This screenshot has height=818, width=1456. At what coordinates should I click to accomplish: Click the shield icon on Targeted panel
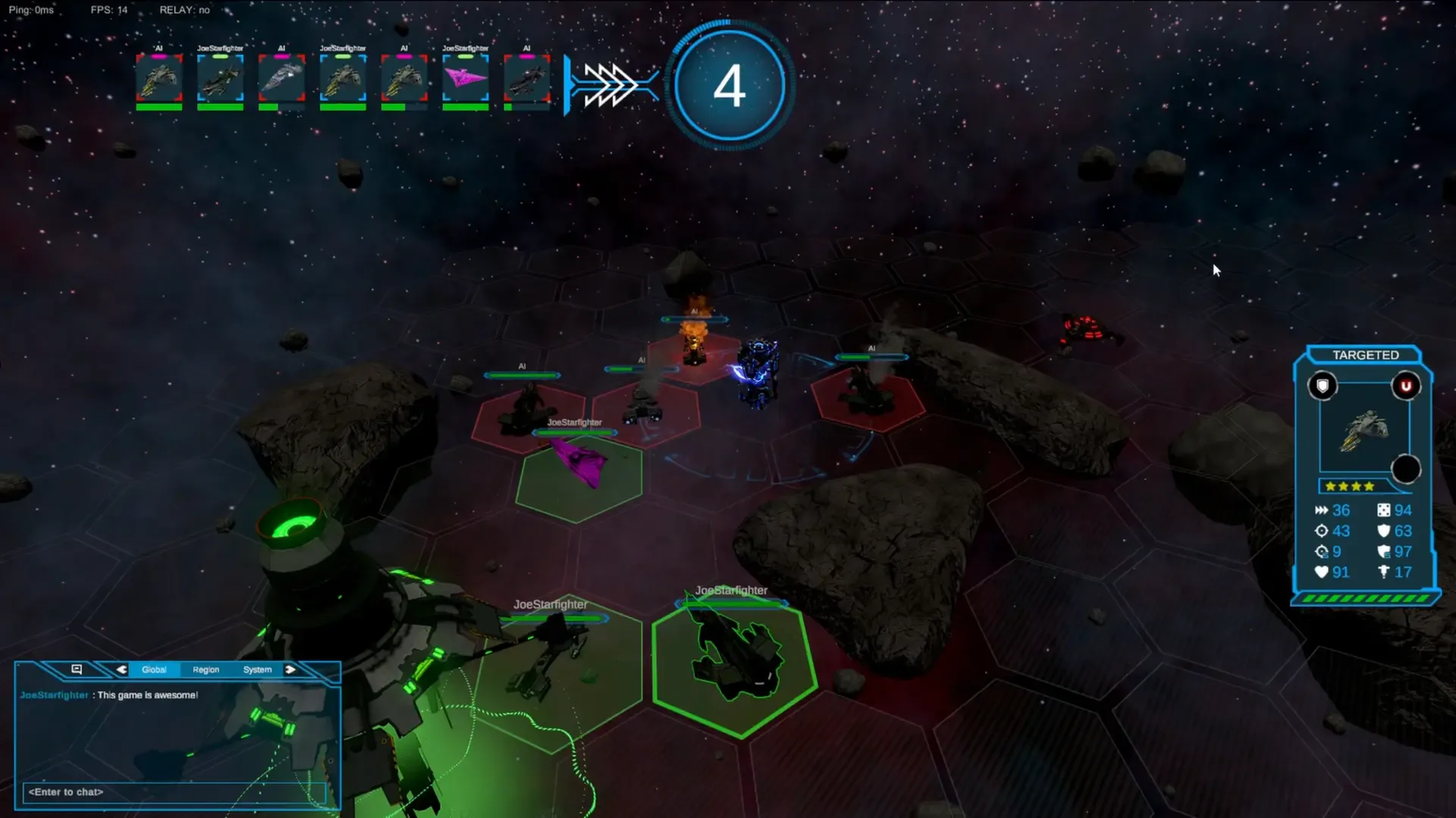(x=1323, y=386)
